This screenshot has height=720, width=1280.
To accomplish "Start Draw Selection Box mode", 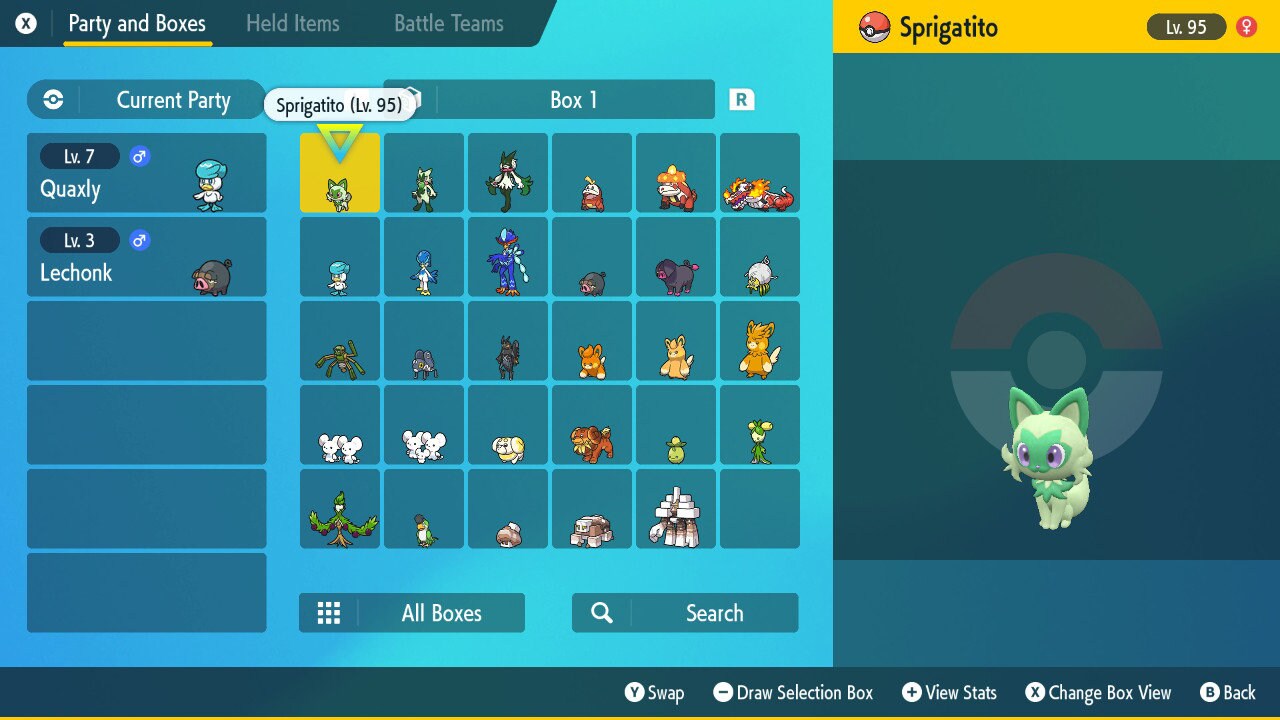I will coord(793,692).
